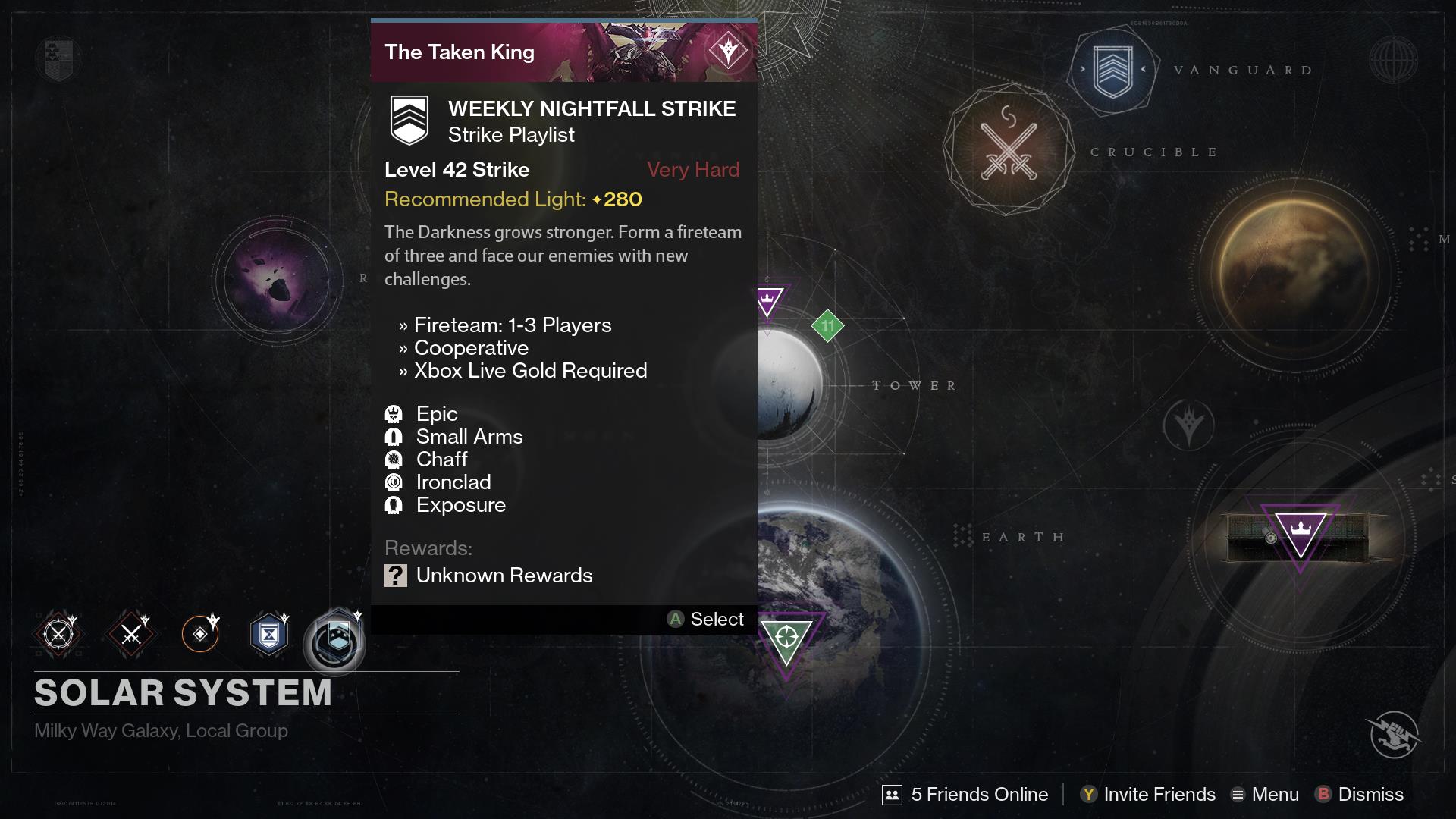Dismiss the director screen
The width and height of the screenshot is (1456, 819).
click(x=1360, y=794)
